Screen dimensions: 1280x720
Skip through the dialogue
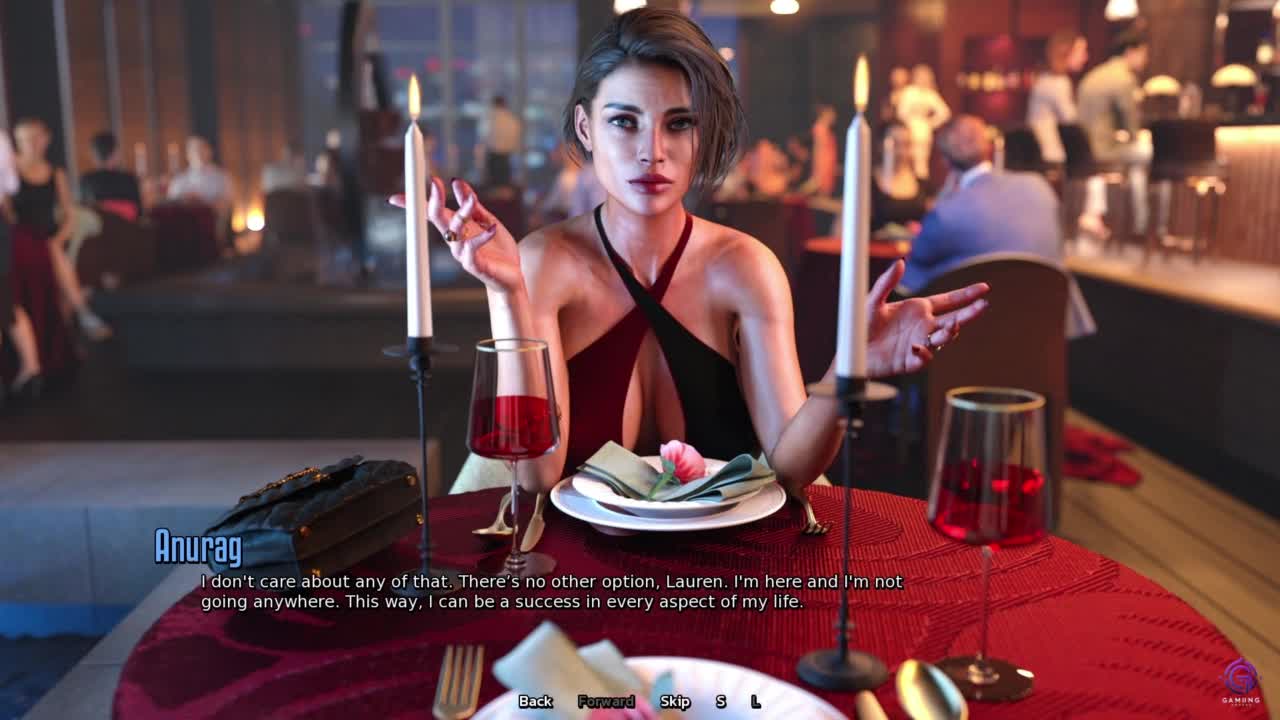675,701
